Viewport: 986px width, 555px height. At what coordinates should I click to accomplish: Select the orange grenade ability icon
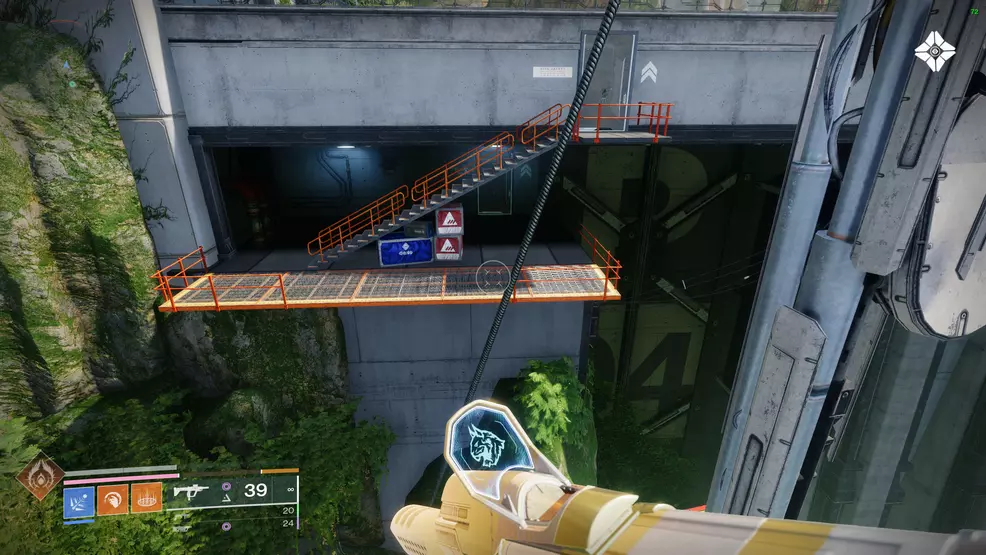pos(146,498)
